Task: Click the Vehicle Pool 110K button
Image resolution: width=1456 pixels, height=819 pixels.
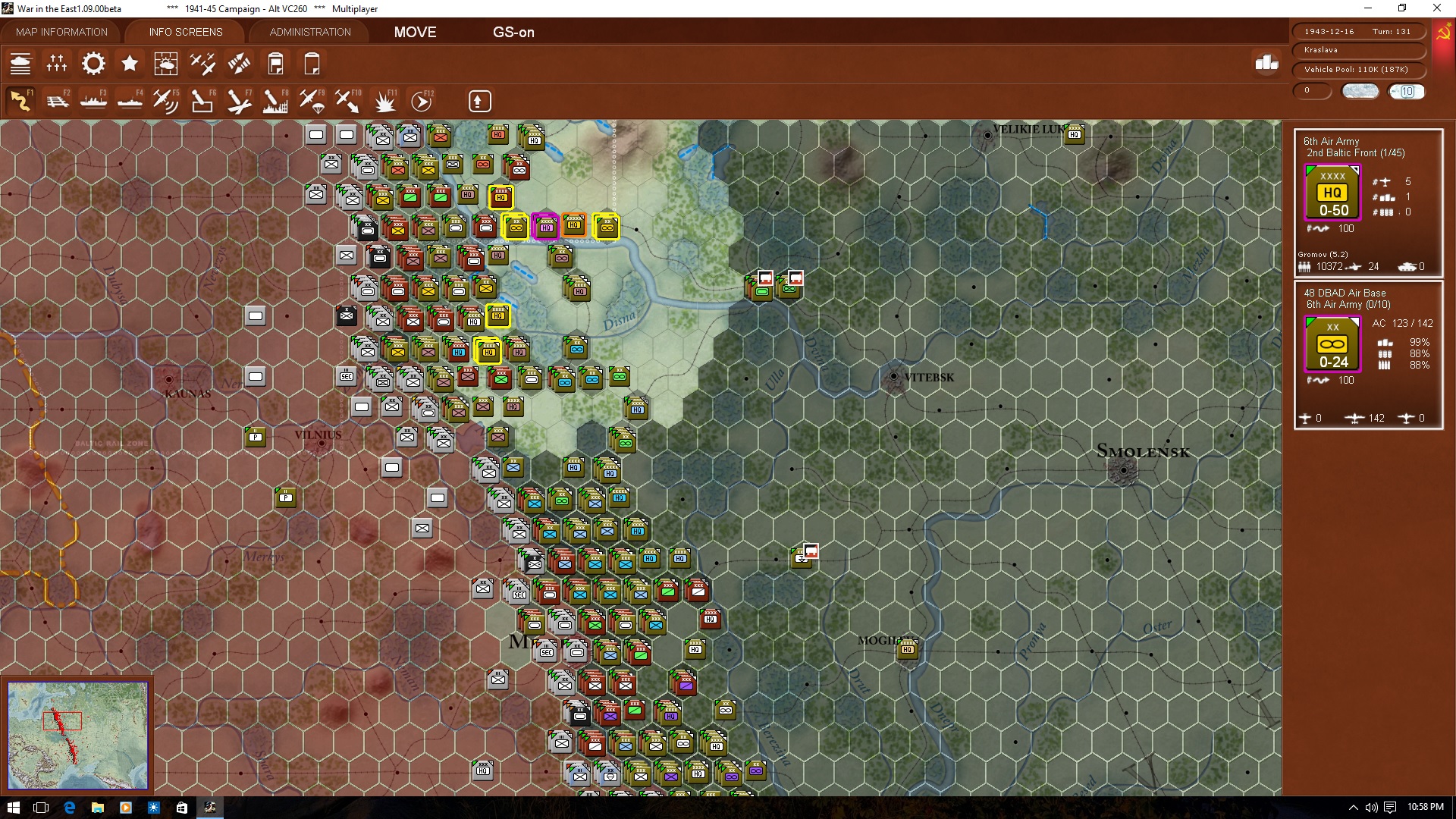Action: [x=1358, y=69]
